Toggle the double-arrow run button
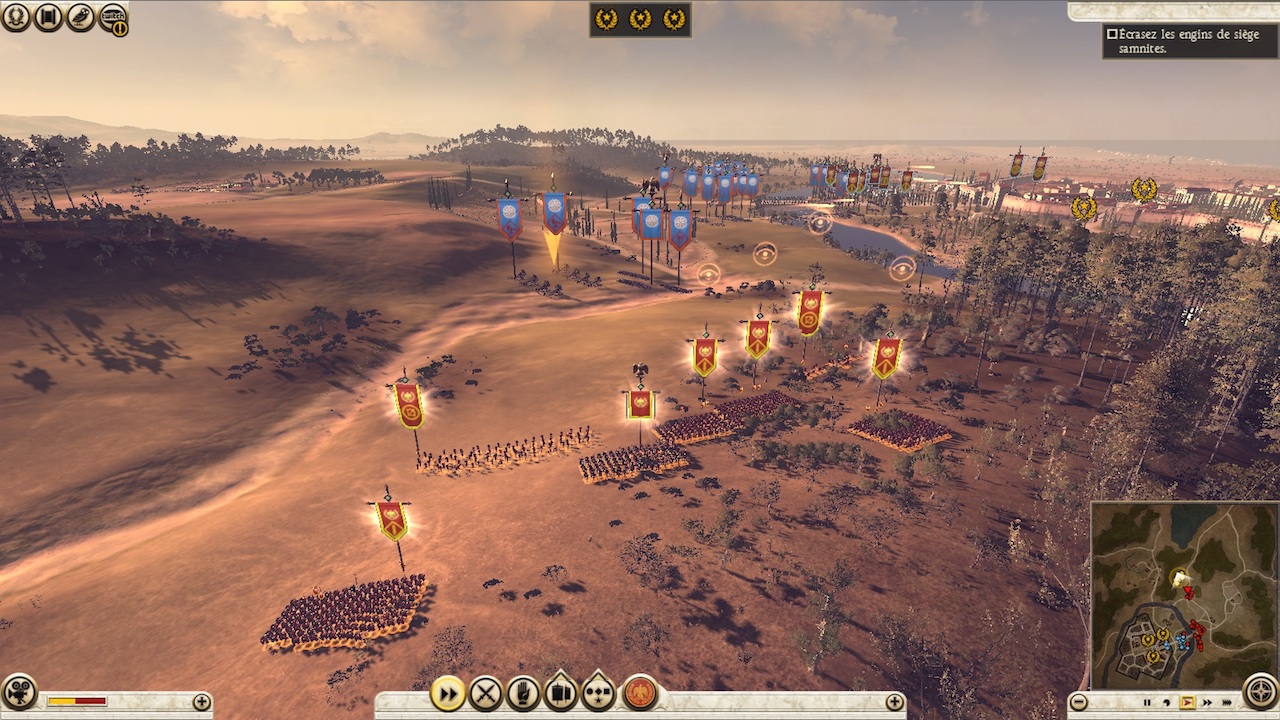1280x720 pixels. [x=448, y=692]
